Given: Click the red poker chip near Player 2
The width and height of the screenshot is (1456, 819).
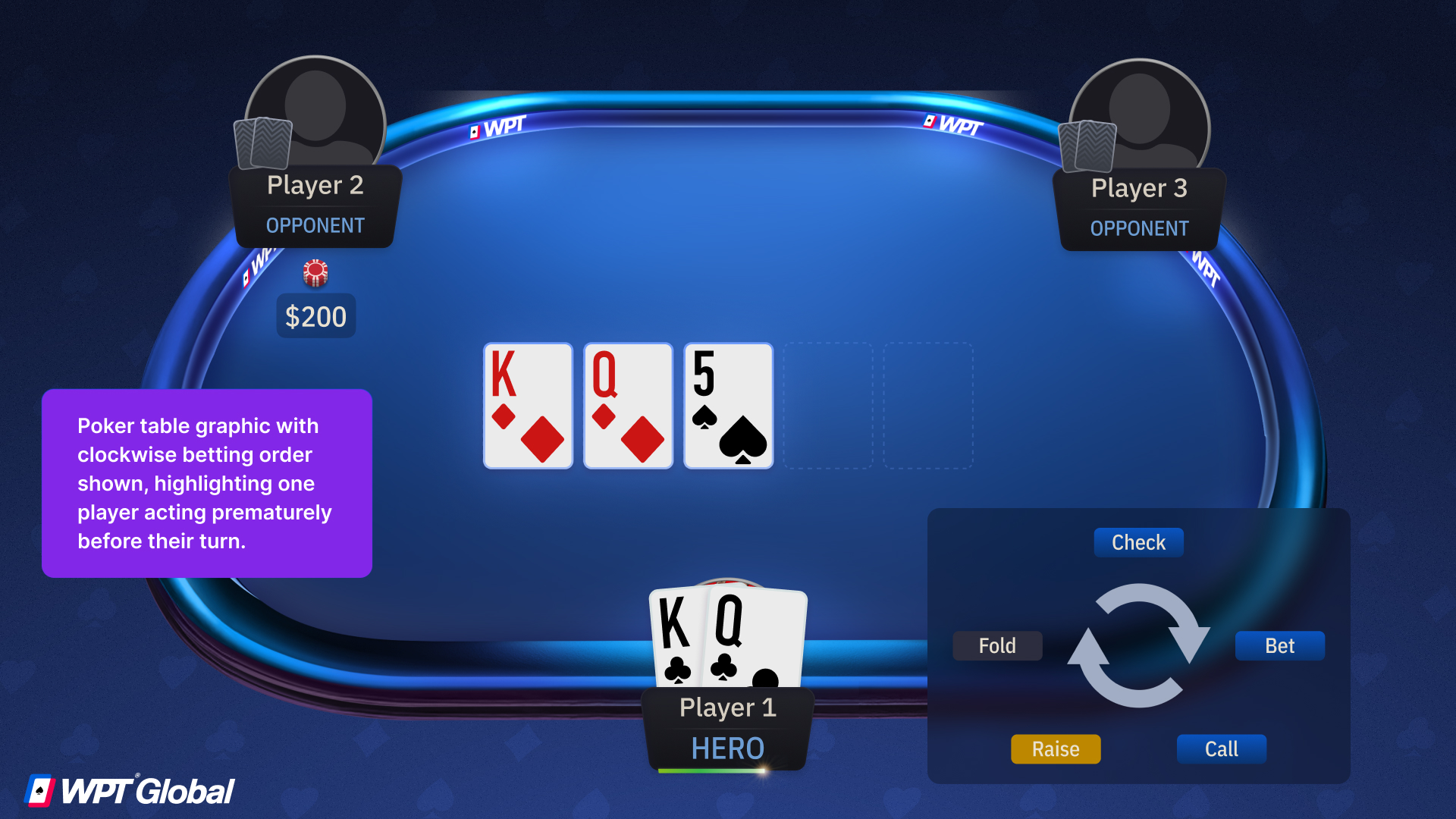Looking at the screenshot, I should [x=315, y=275].
